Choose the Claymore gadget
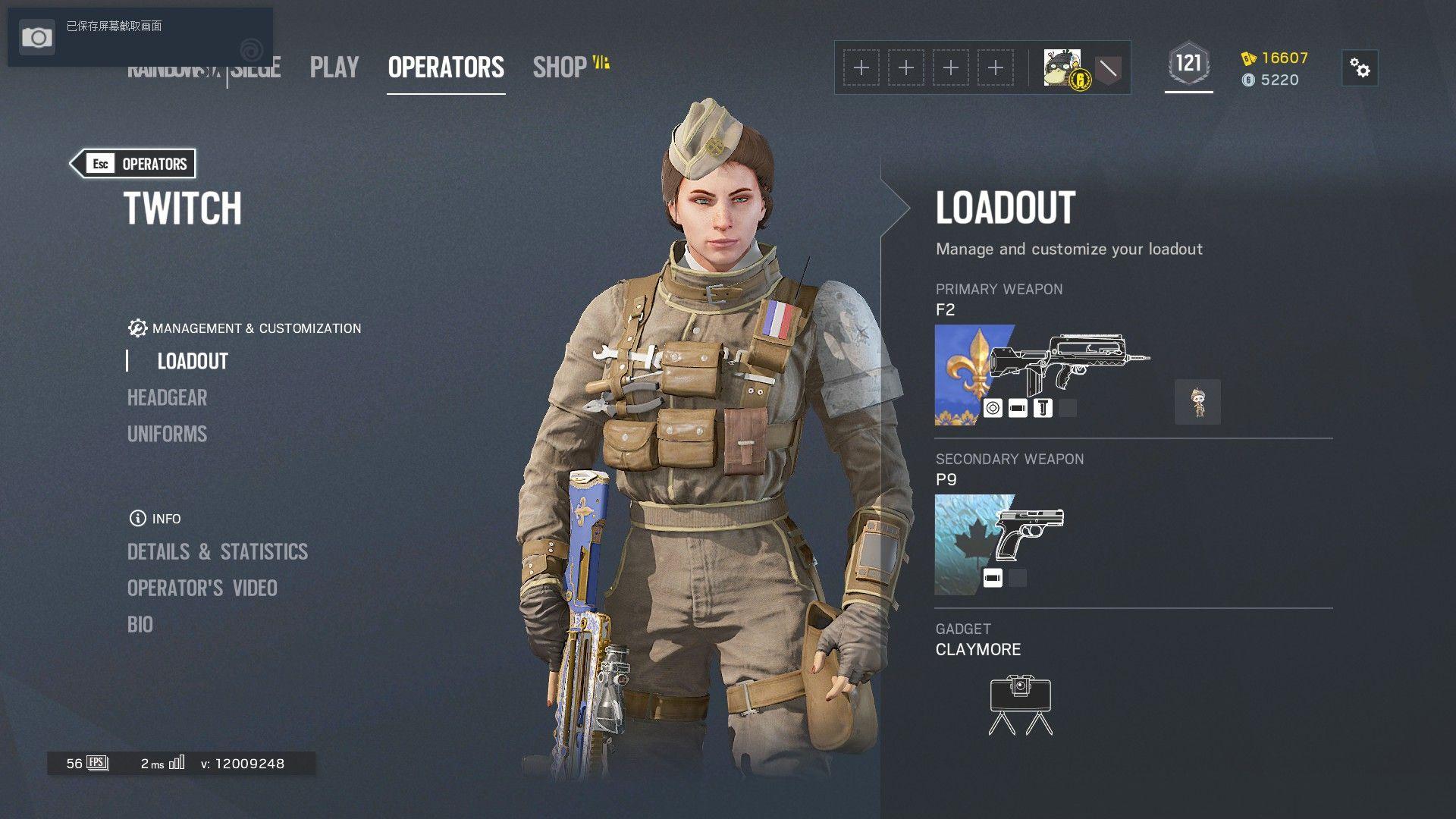The image size is (1456, 819). (1020, 705)
